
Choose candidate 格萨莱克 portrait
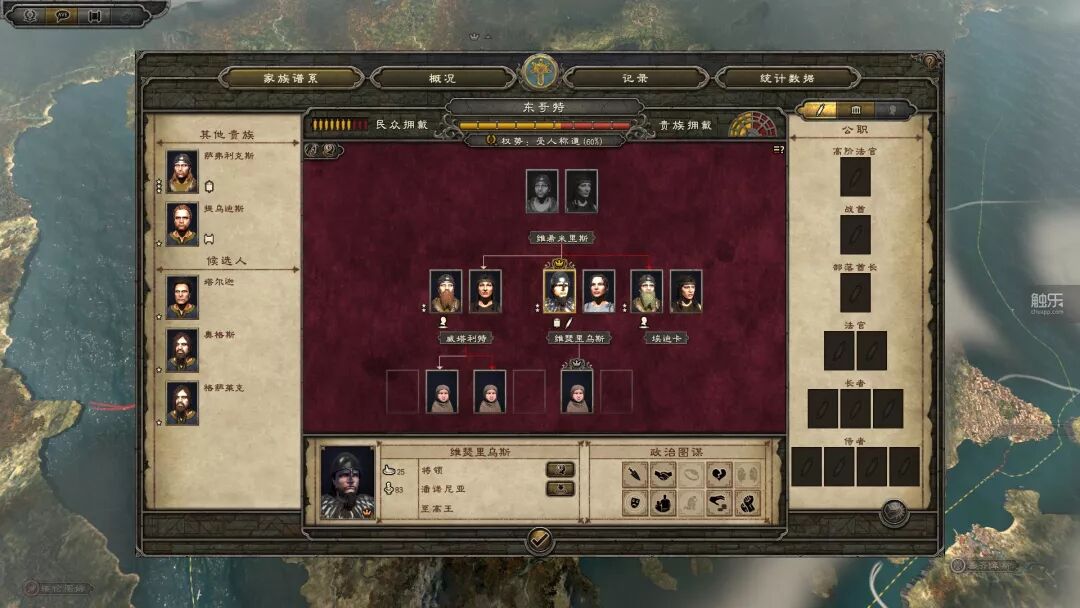182,403
